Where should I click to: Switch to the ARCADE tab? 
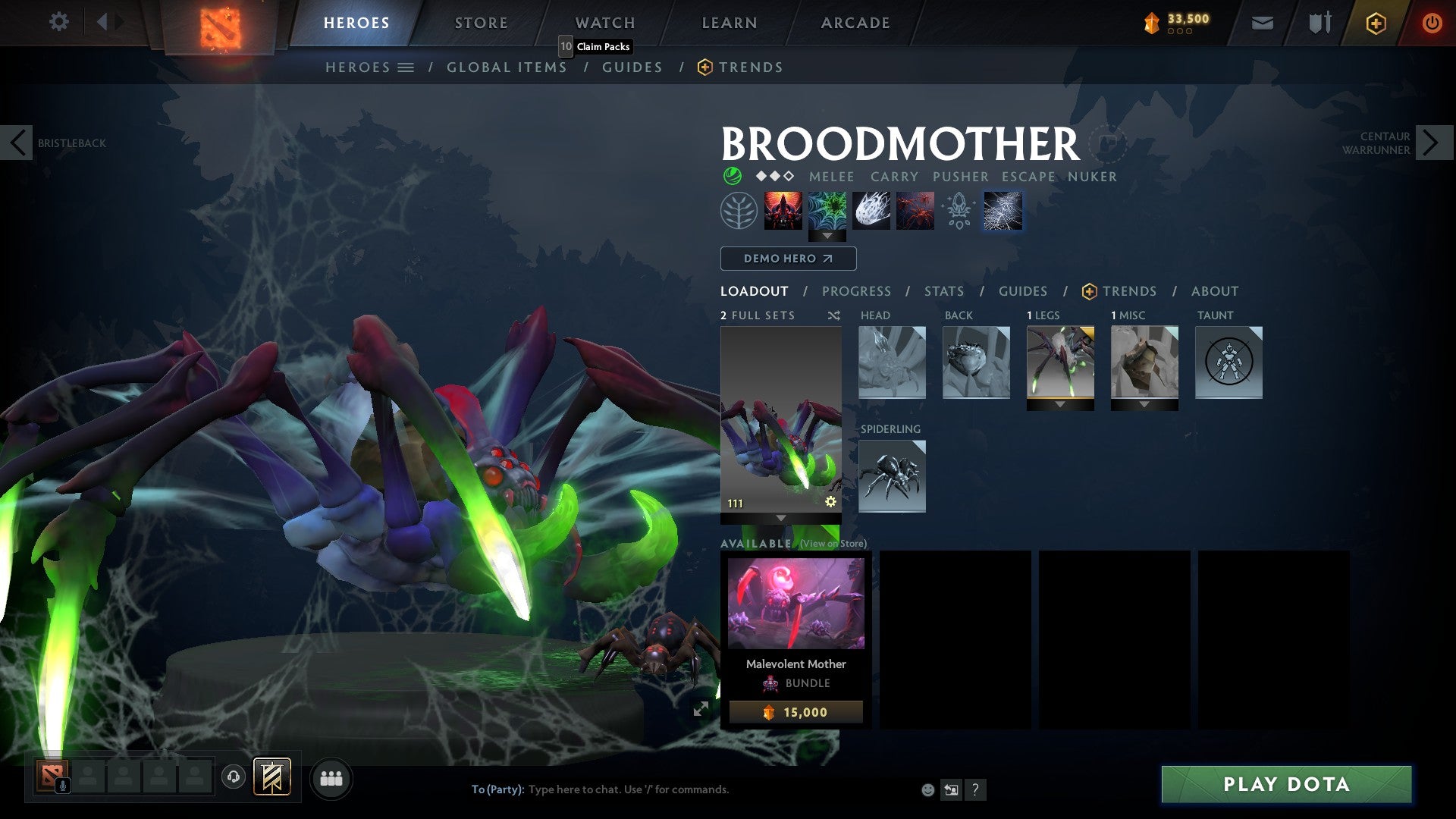click(855, 23)
